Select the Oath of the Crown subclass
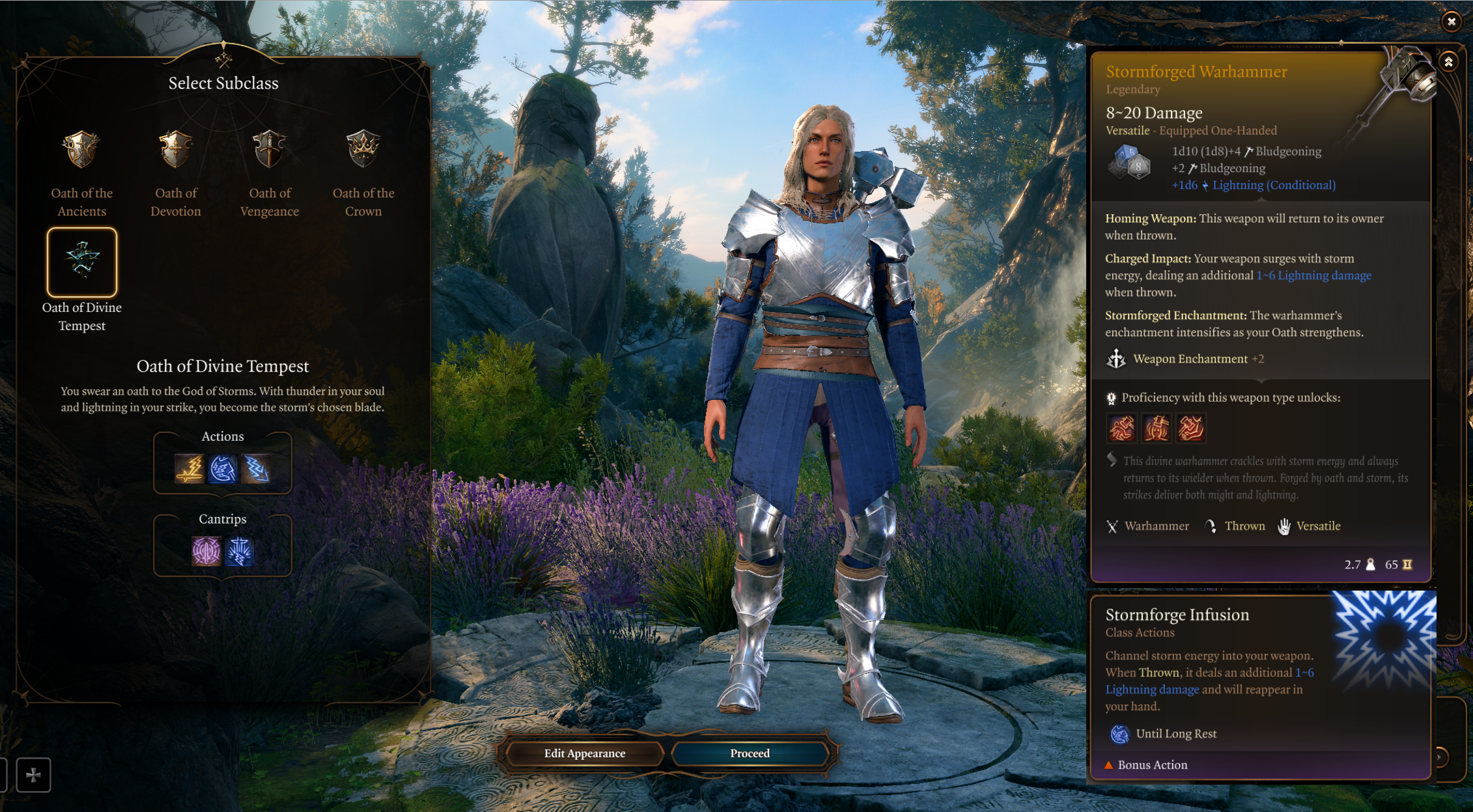This screenshot has width=1473, height=812. (363, 149)
